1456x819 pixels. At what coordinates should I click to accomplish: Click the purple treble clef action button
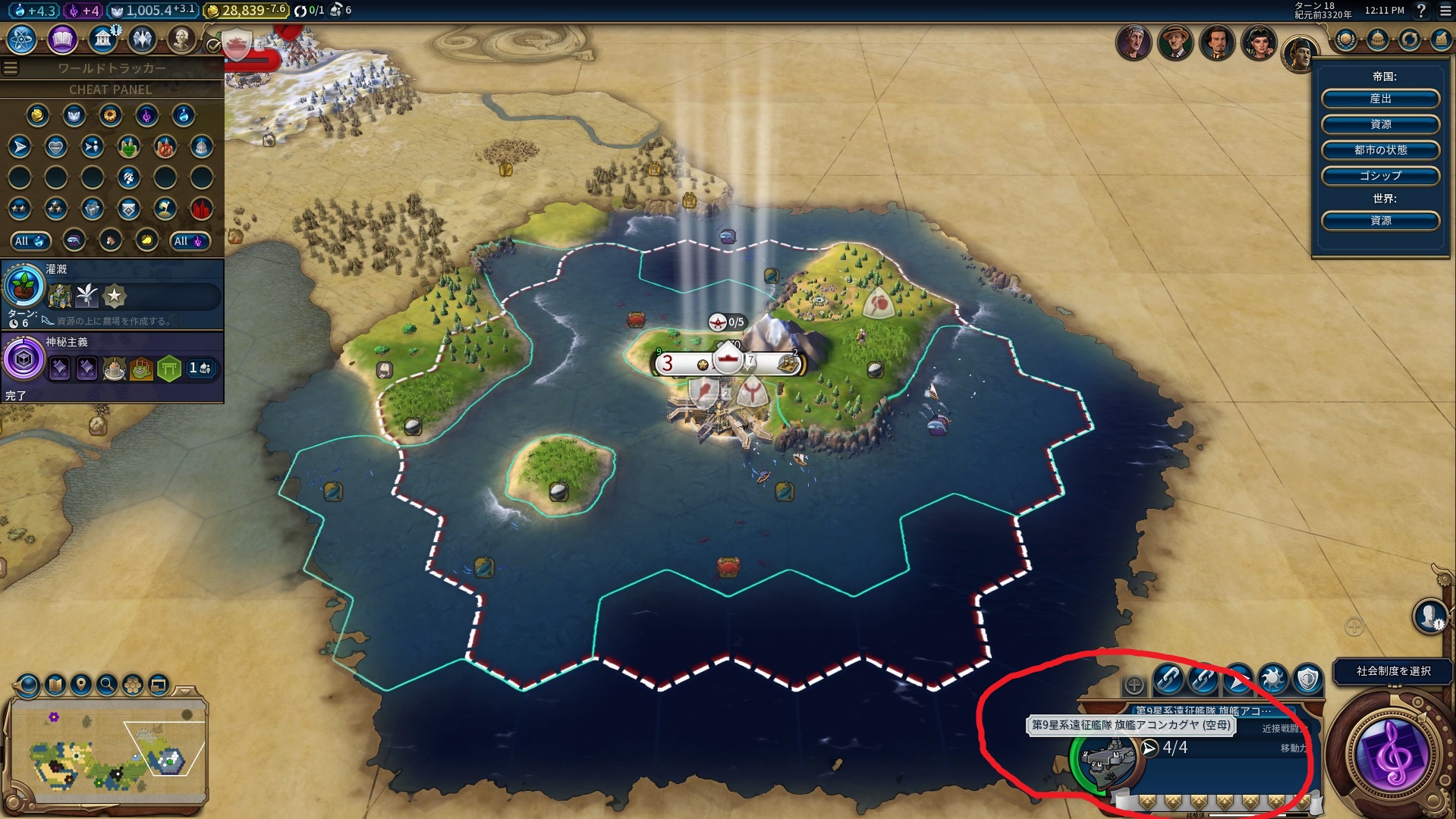point(1392,755)
